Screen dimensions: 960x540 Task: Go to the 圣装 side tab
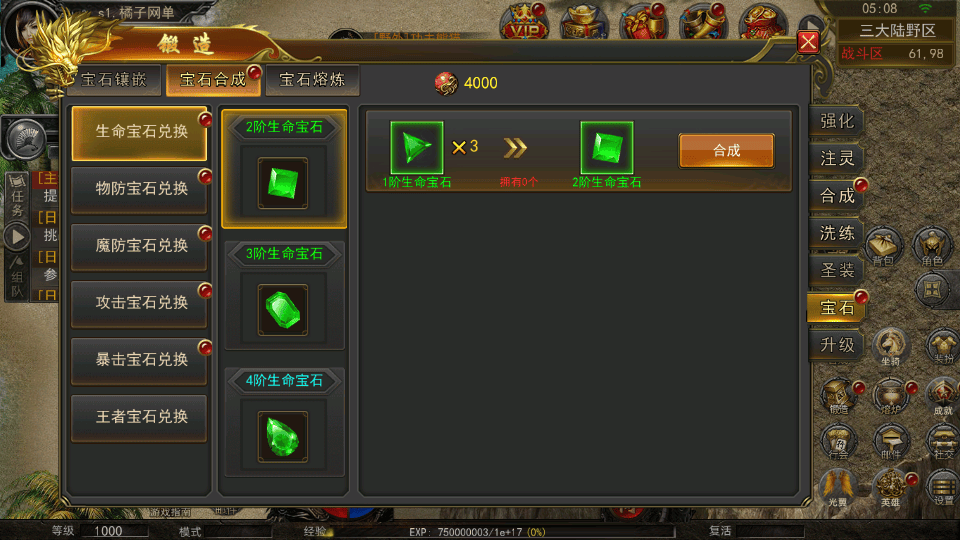coord(836,270)
